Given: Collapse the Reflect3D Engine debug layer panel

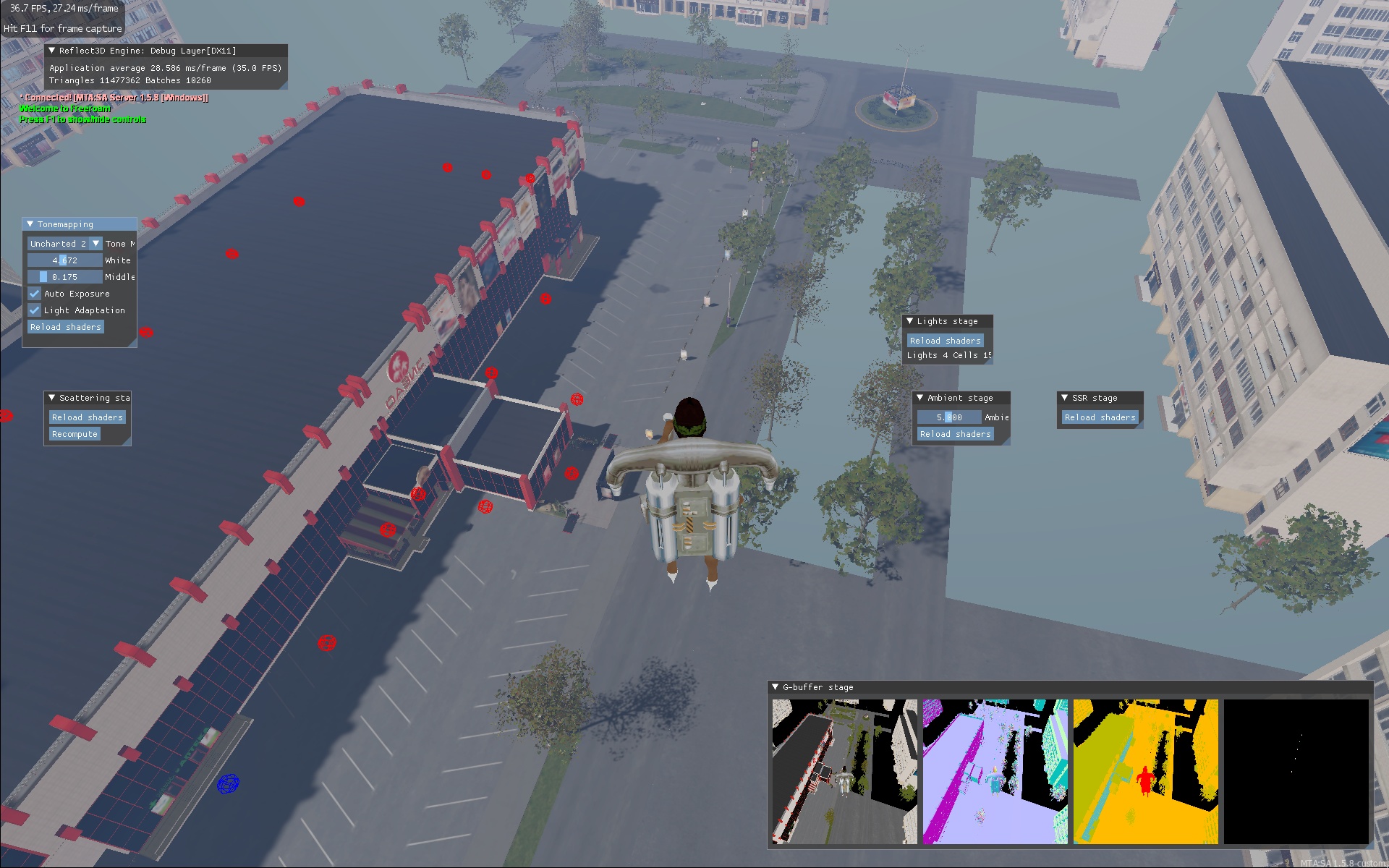Looking at the screenshot, I should (52, 51).
